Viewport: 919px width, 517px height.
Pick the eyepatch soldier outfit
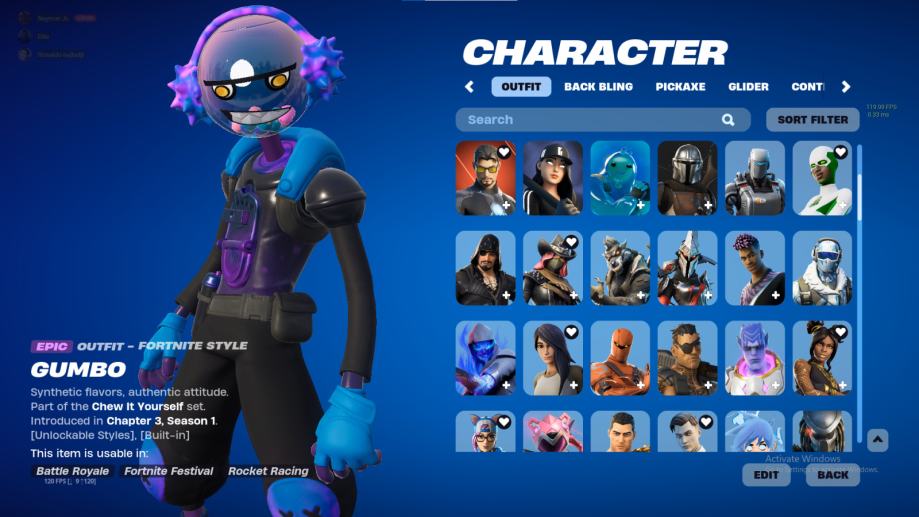click(x=687, y=358)
